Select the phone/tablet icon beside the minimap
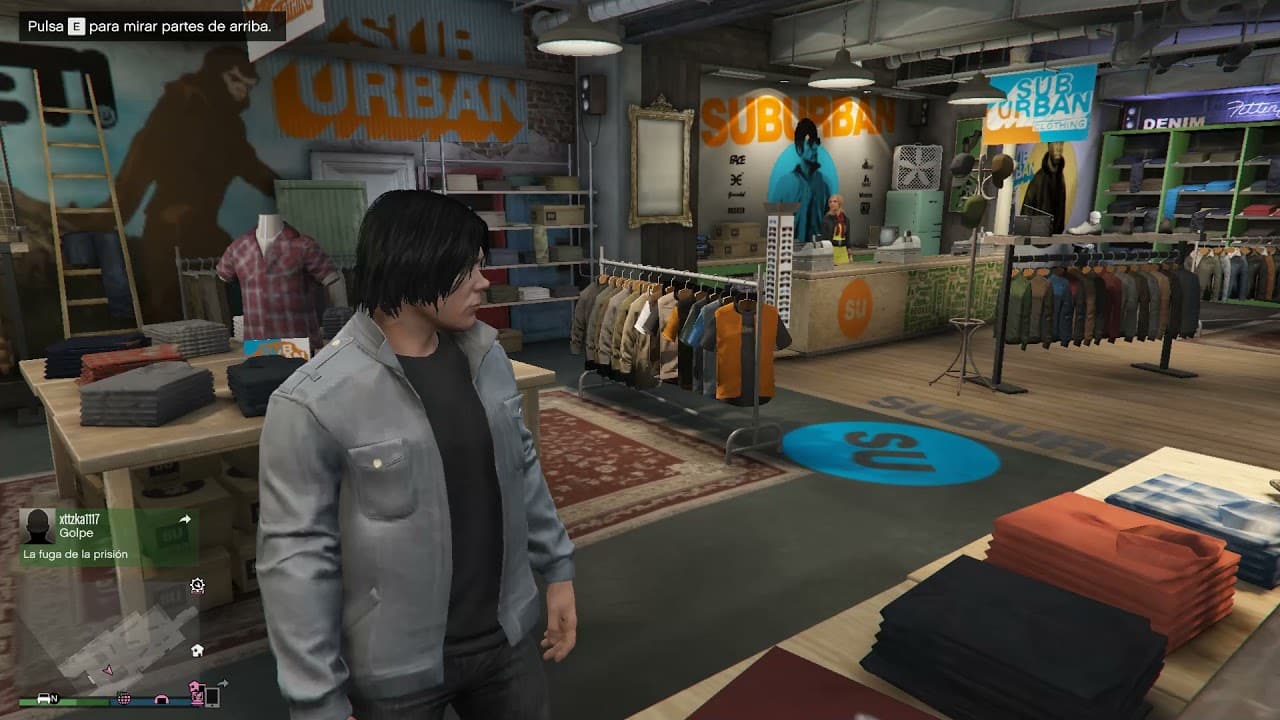The height and width of the screenshot is (720, 1280). (x=212, y=697)
